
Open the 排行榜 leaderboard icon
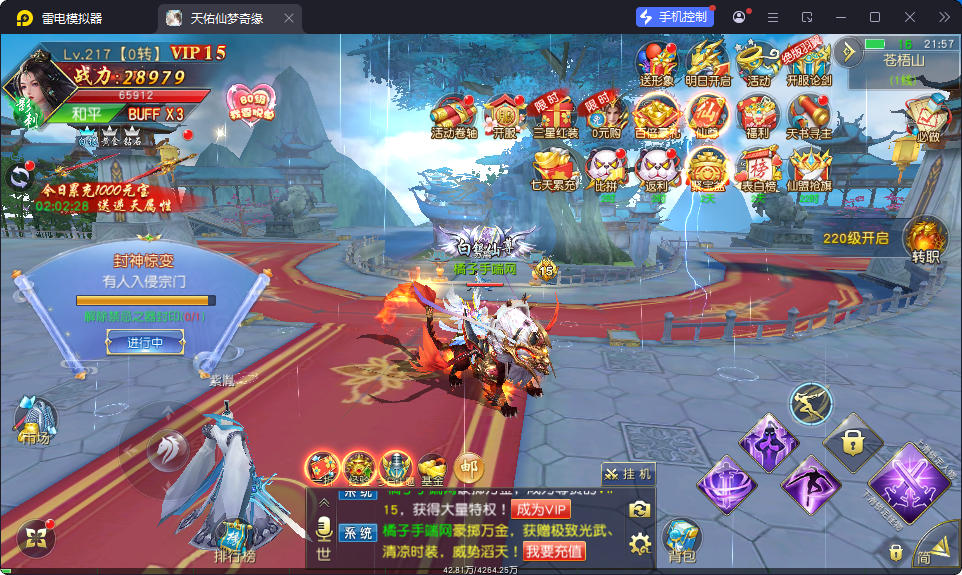point(234,540)
